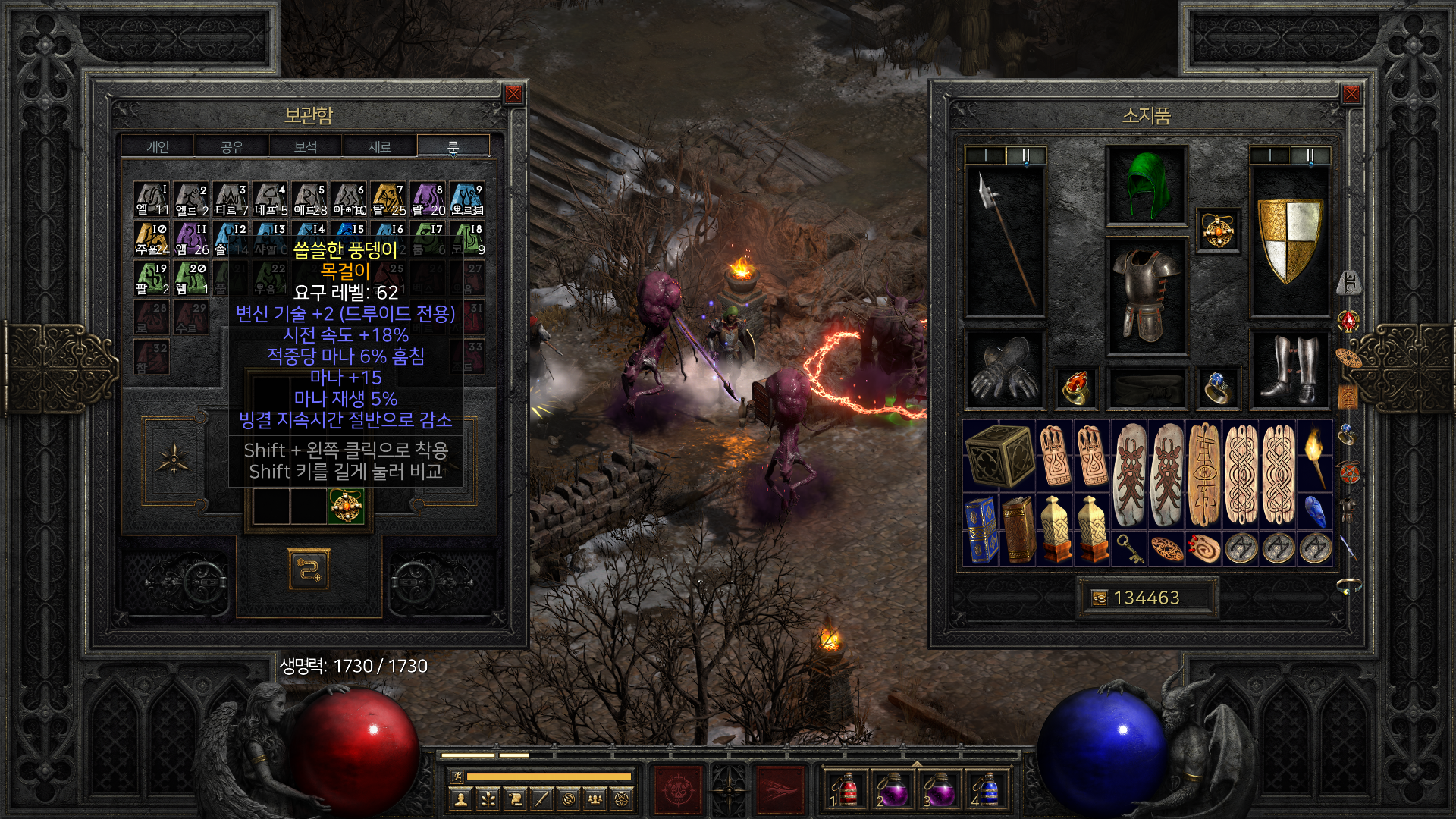Pick the equipped boots
Image resolution: width=1456 pixels, height=819 pixels.
pyautogui.click(x=1289, y=369)
